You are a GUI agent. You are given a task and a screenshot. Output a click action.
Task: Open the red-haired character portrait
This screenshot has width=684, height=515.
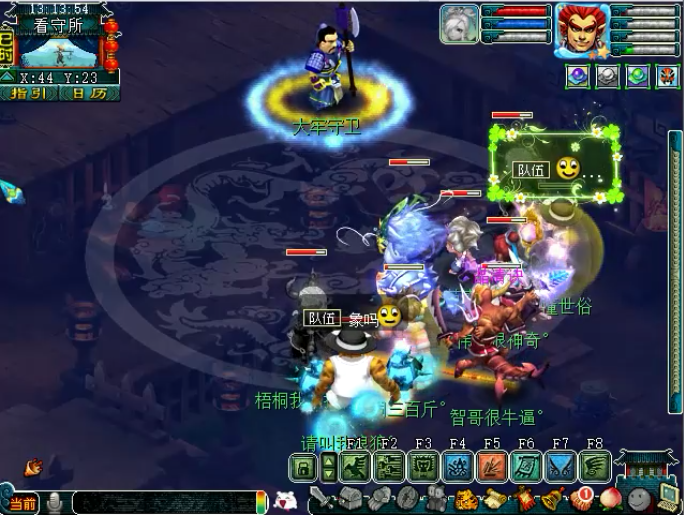[583, 25]
